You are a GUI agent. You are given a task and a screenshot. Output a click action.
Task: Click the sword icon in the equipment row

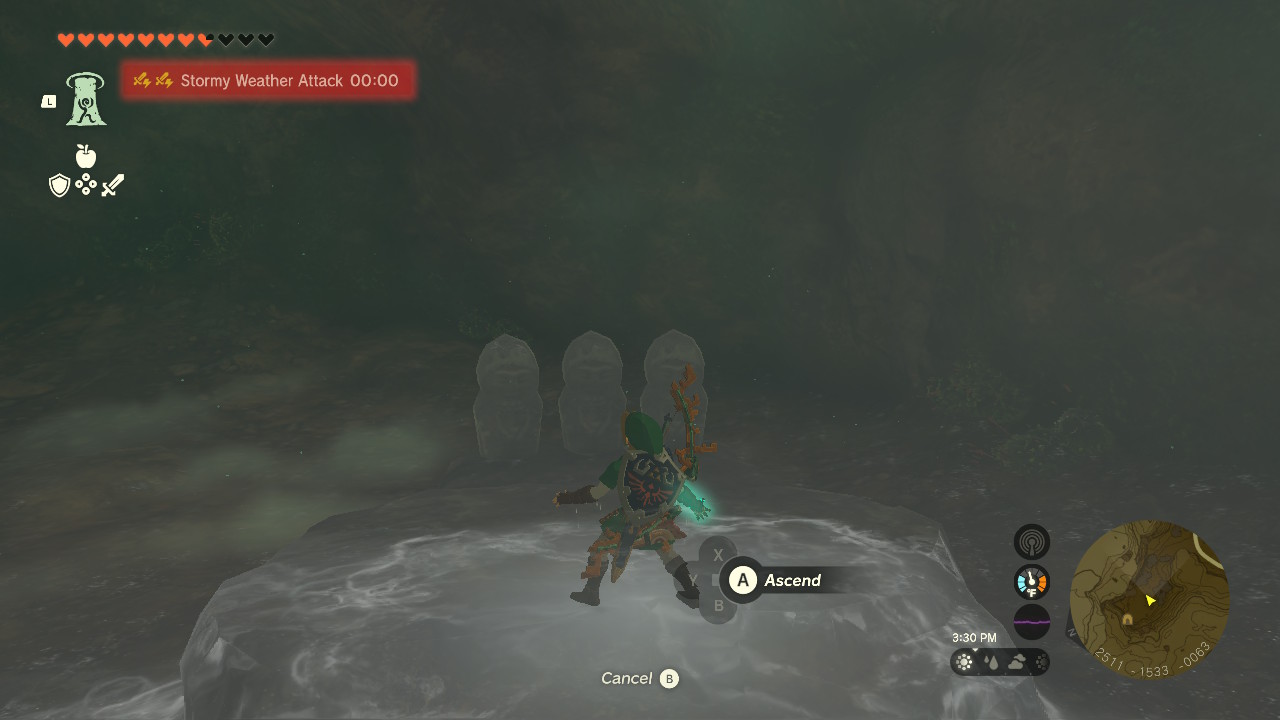click(x=112, y=183)
